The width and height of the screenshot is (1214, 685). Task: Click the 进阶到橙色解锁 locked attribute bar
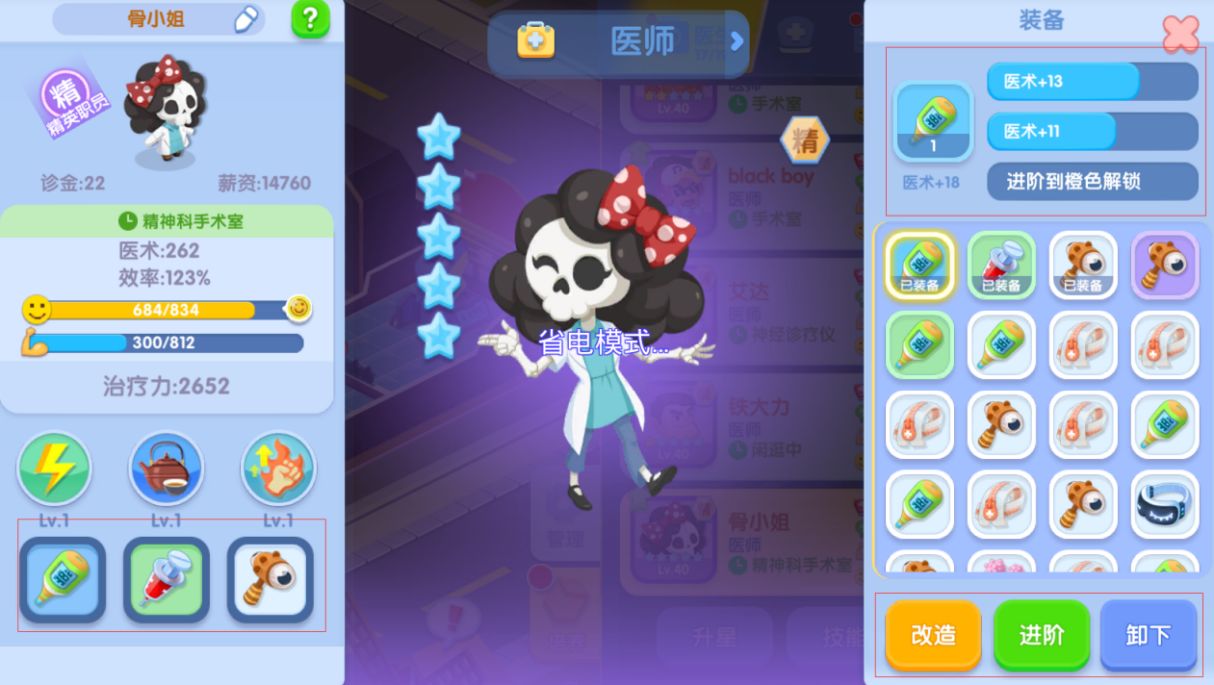[1092, 182]
